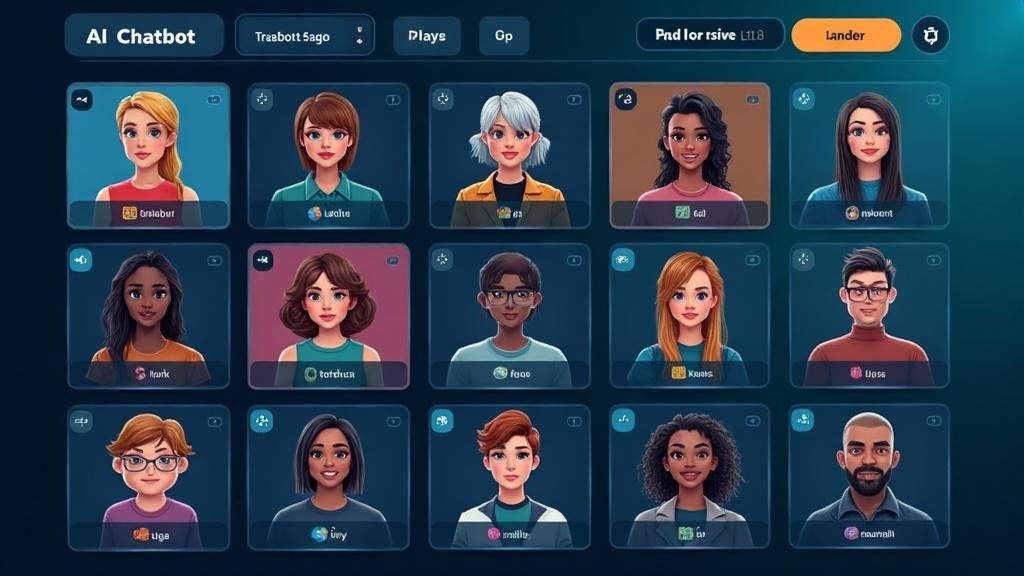This screenshot has width=1024, height=576.
Task: Select the blonde ponytail woman avatar card
Action: [148, 155]
